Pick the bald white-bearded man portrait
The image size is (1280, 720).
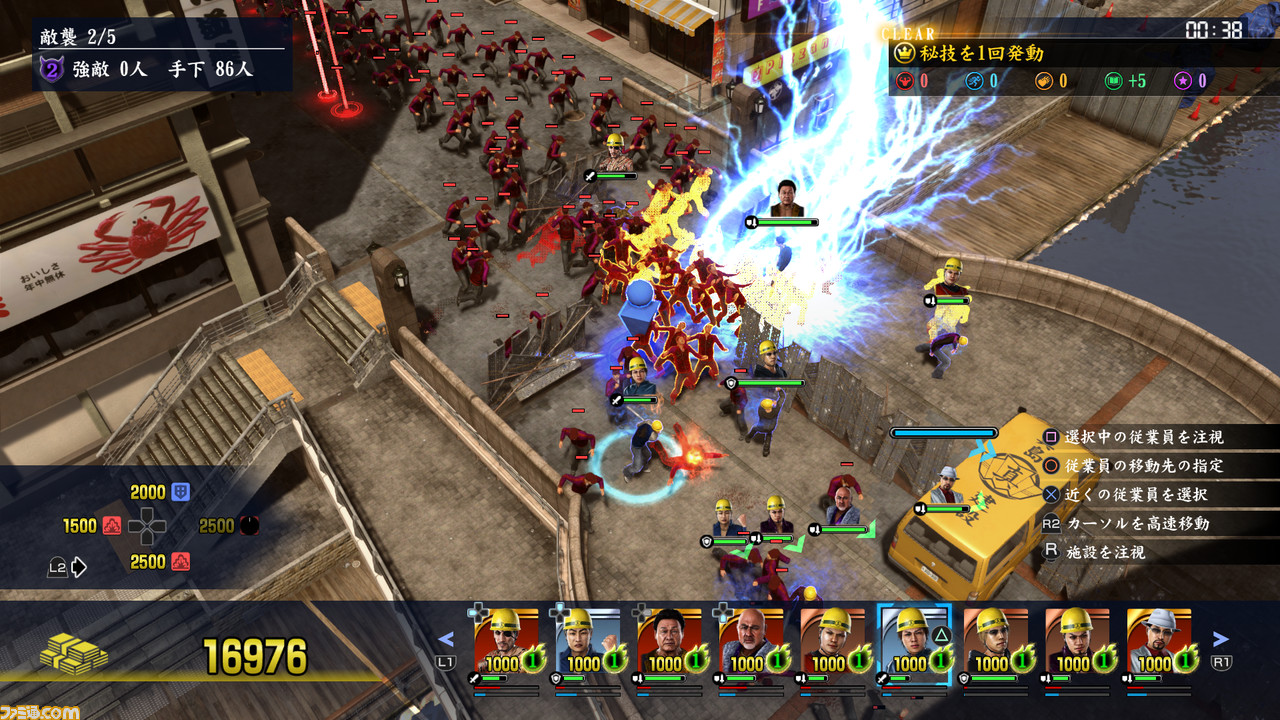751,640
